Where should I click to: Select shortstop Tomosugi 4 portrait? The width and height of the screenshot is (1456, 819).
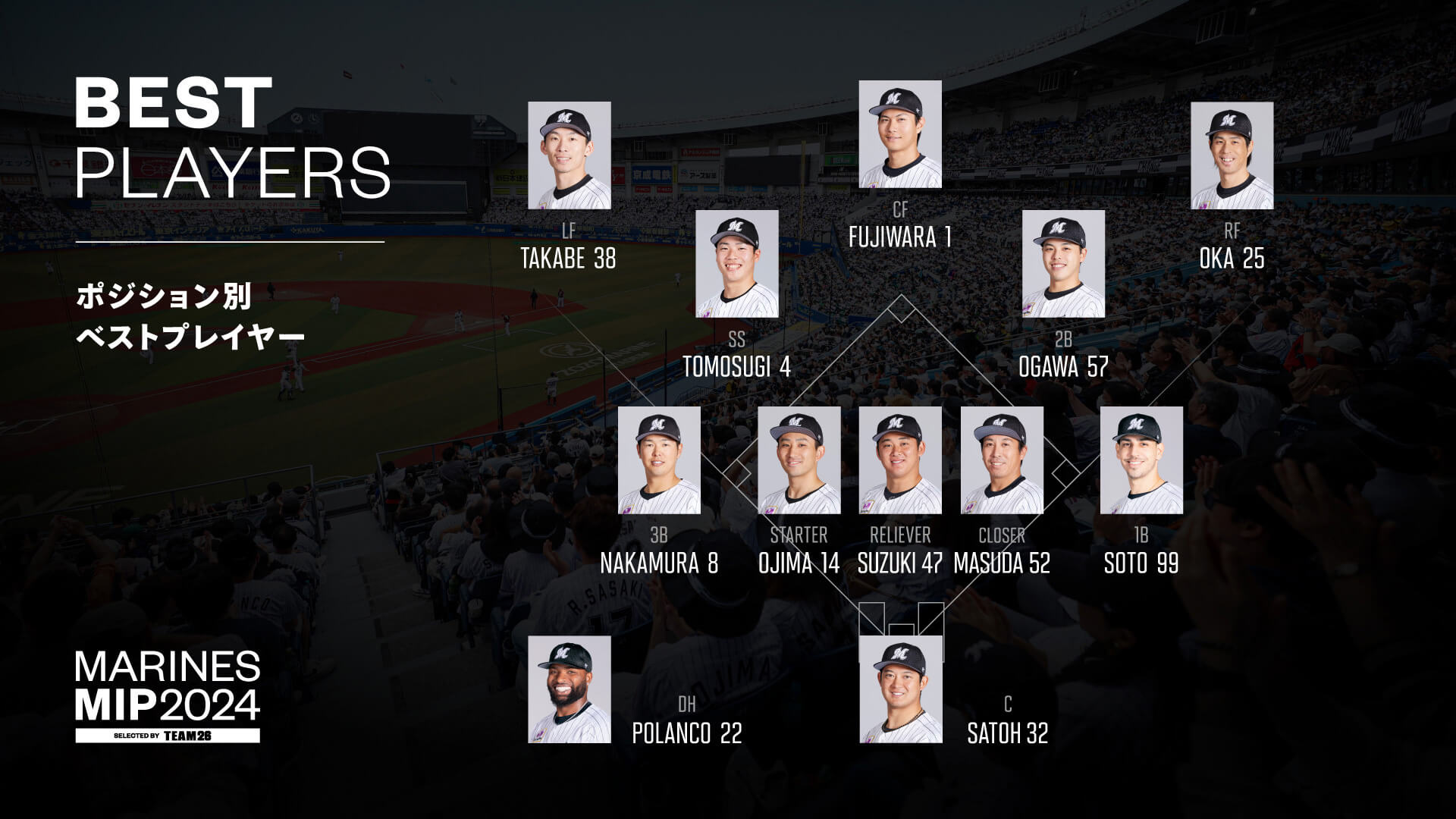736,264
